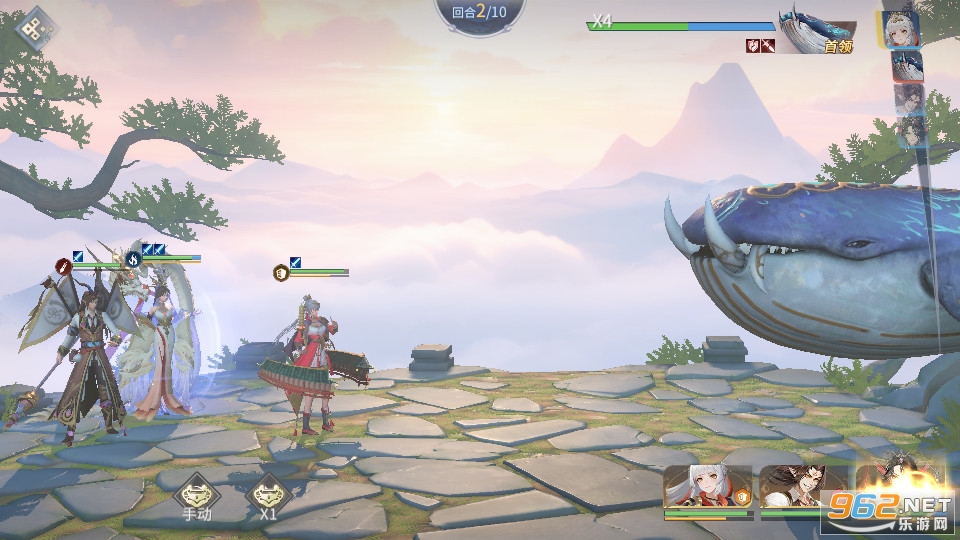Select the white-haired heroine skill portrait
Viewport: 960px width, 540px height.
pyautogui.click(x=707, y=489)
